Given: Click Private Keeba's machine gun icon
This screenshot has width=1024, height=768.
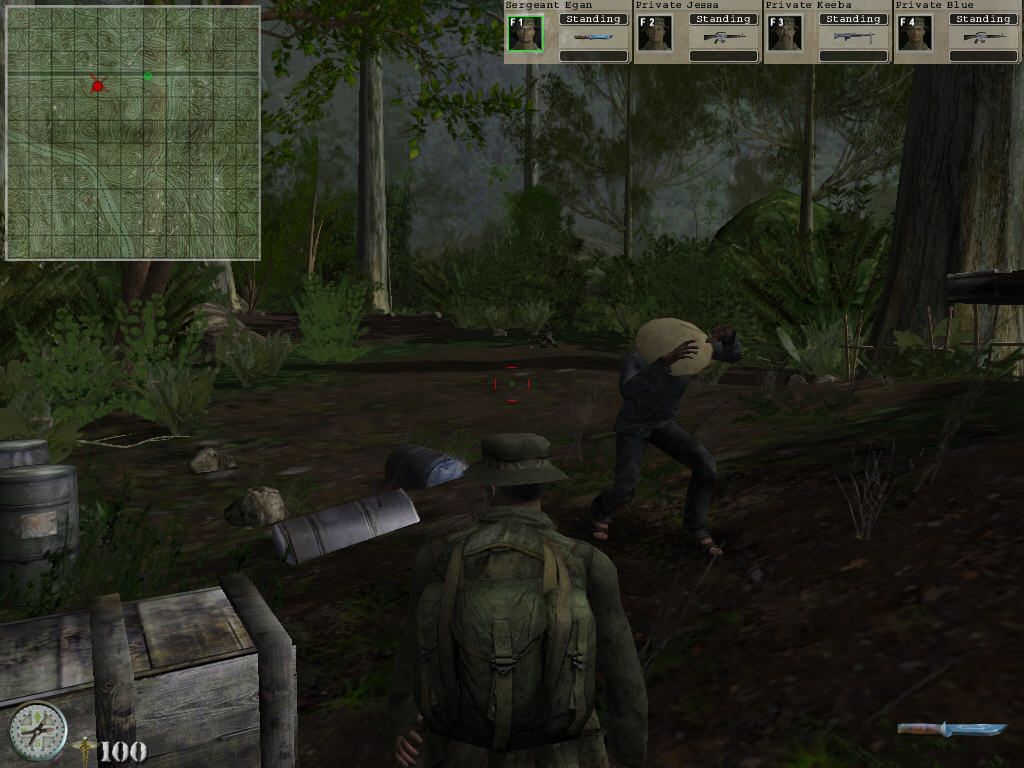Looking at the screenshot, I should (853, 38).
